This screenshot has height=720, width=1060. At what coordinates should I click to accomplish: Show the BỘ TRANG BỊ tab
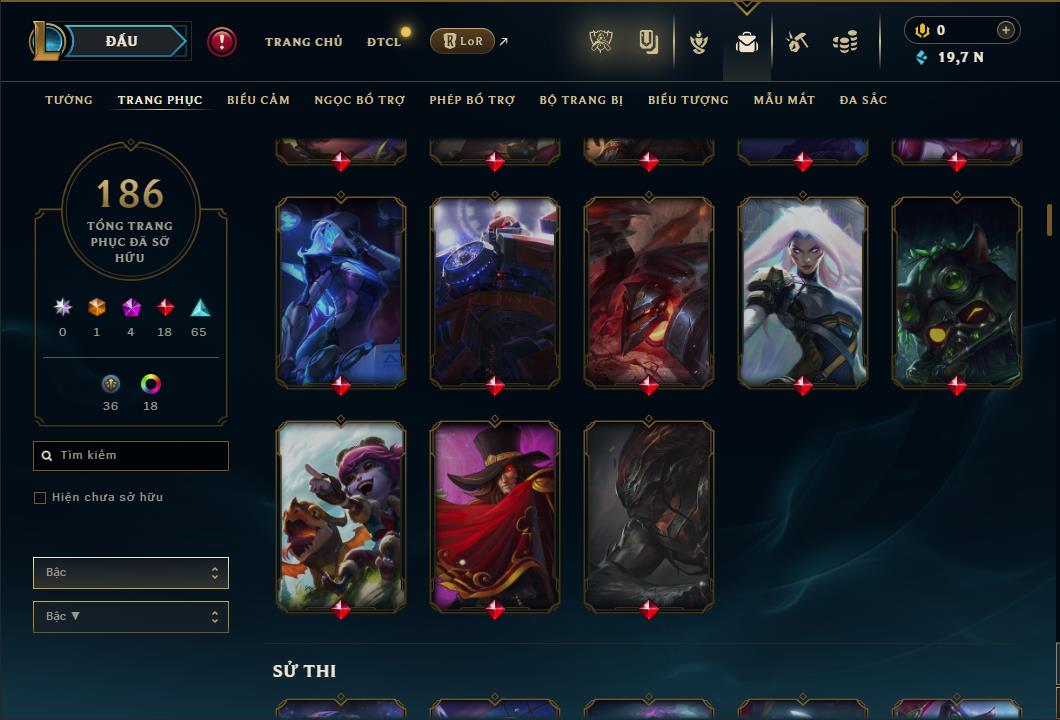click(581, 100)
